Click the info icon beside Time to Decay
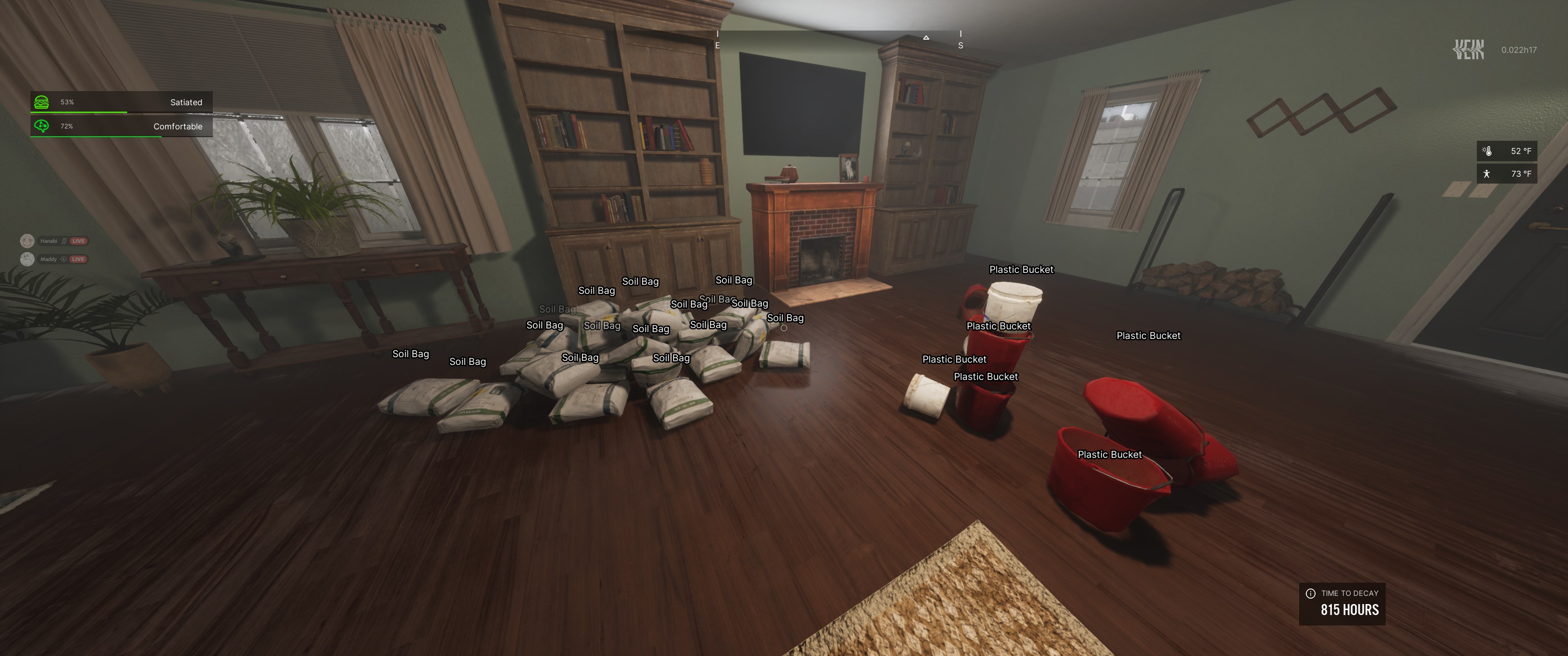 click(x=1310, y=593)
